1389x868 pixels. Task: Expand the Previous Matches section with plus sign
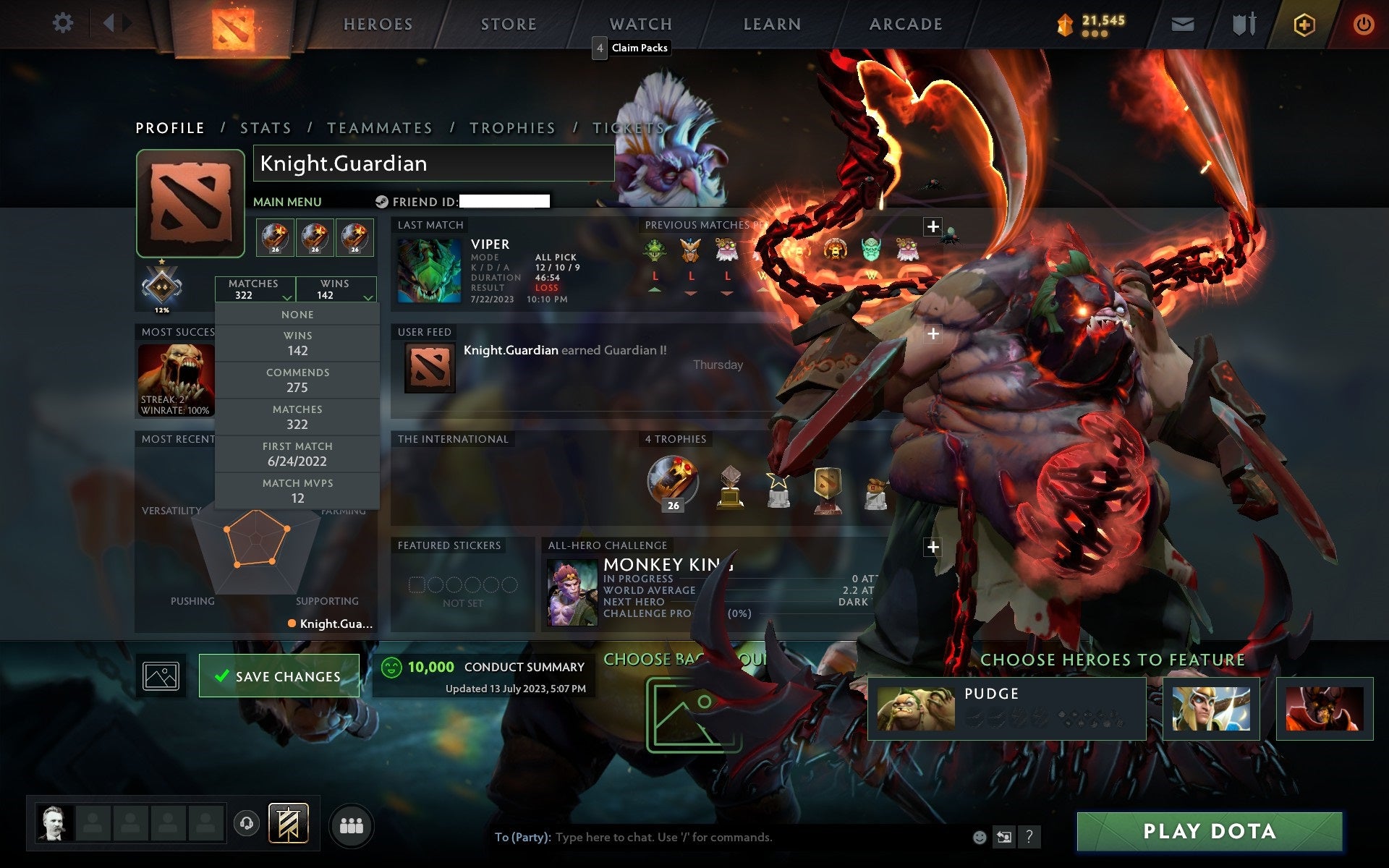point(933,226)
